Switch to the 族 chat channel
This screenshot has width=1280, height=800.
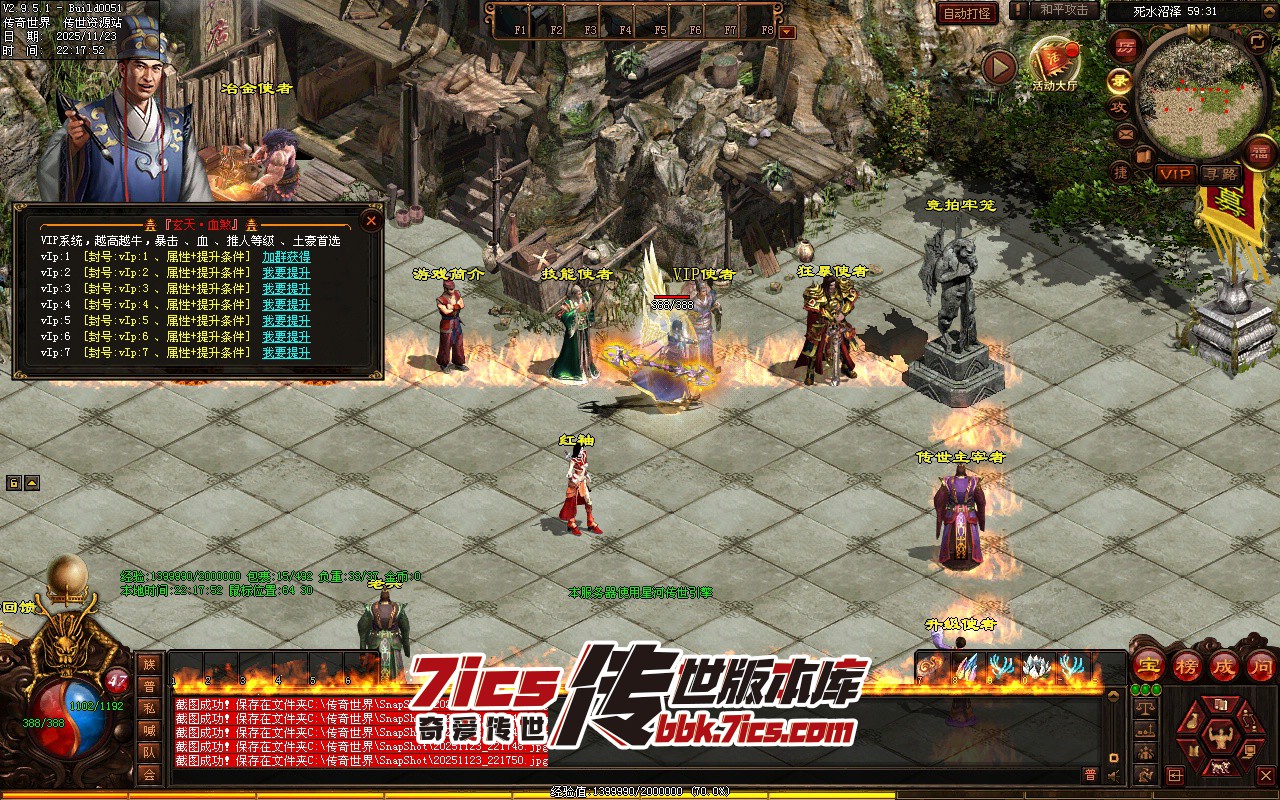pyautogui.click(x=149, y=664)
